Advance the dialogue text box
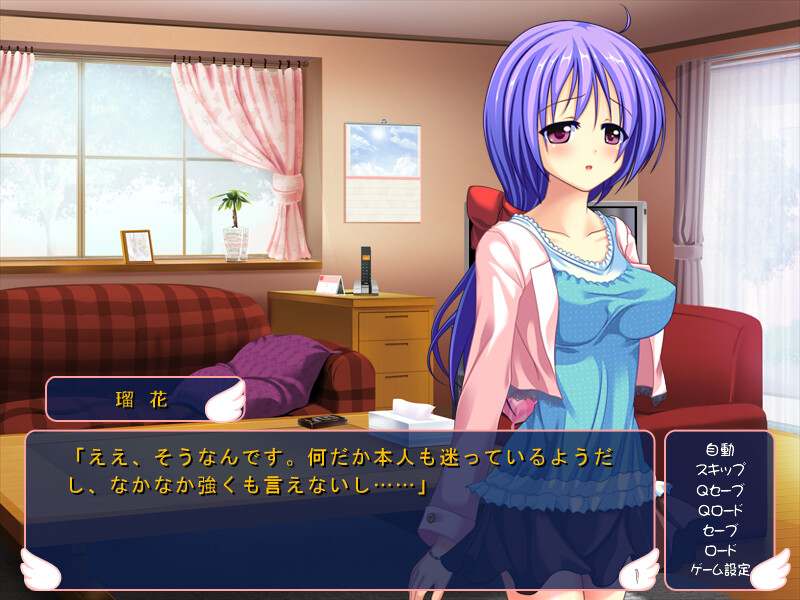Screen dimensions: 800x600 coord(340,510)
